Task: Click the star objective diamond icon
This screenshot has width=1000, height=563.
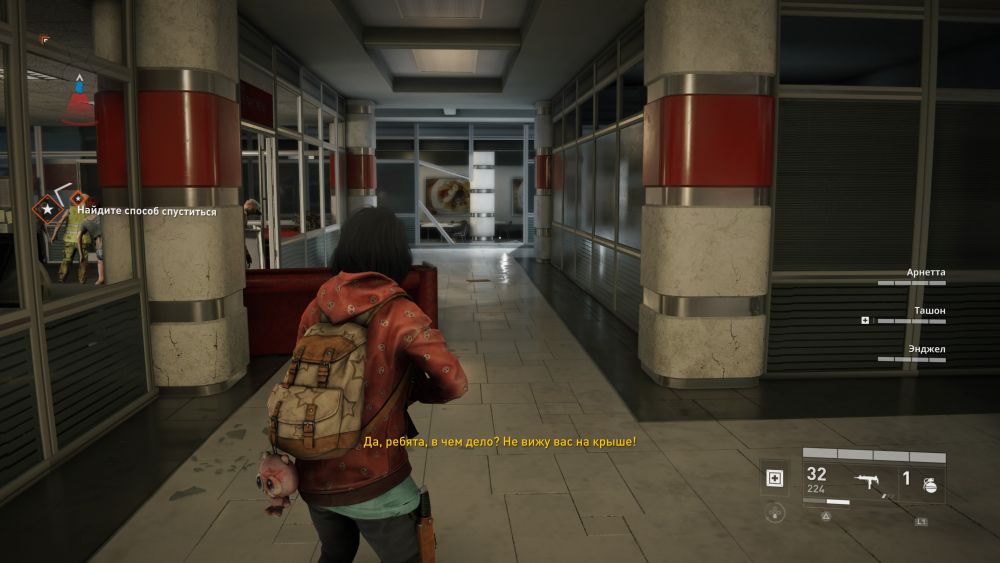Action: click(x=45, y=209)
